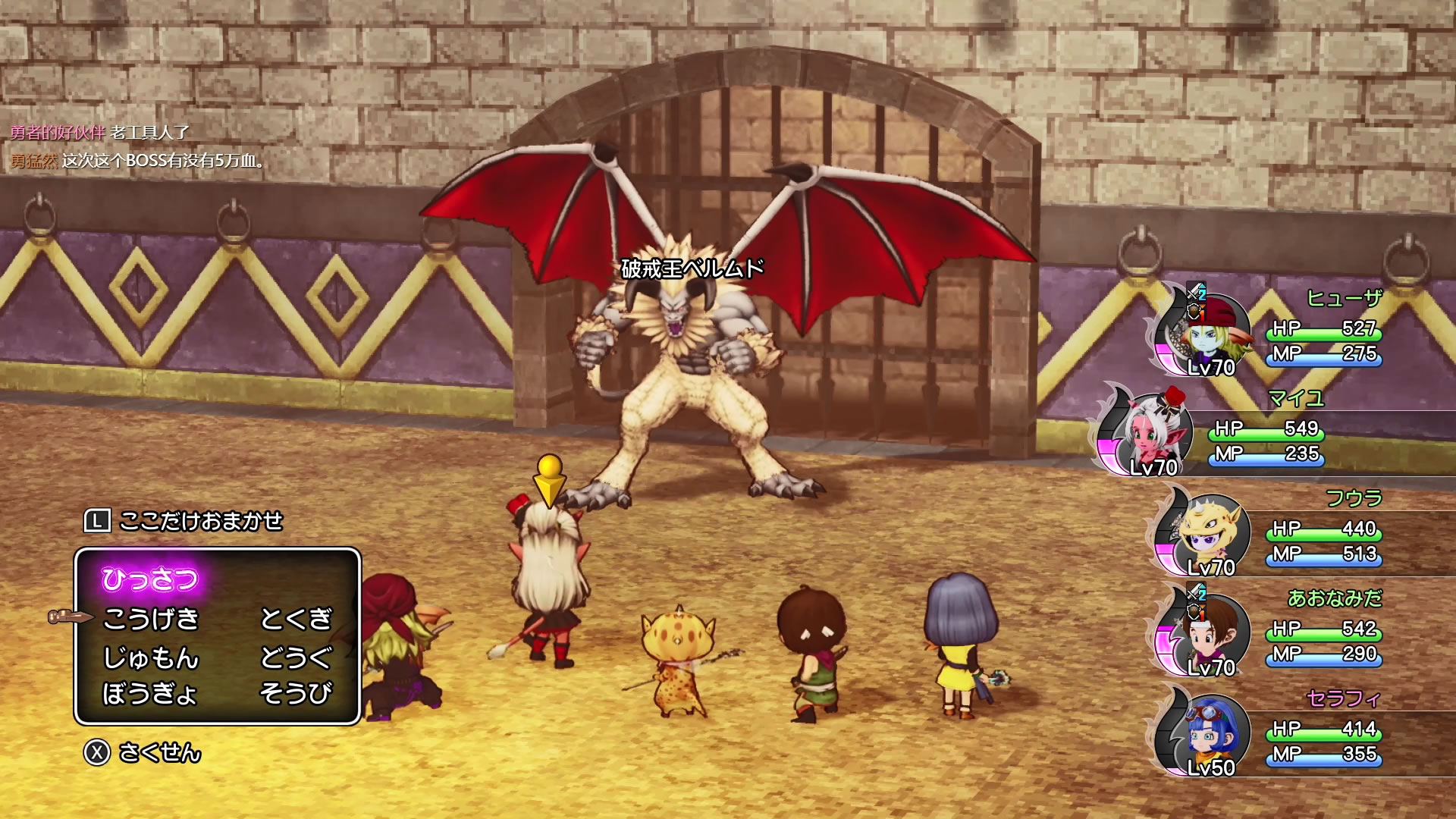Image resolution: width=1456 pixels, height=819 pixels.
Task: Select the ここだけおまかせ auto-battle option
Action: tap(200, 521)
